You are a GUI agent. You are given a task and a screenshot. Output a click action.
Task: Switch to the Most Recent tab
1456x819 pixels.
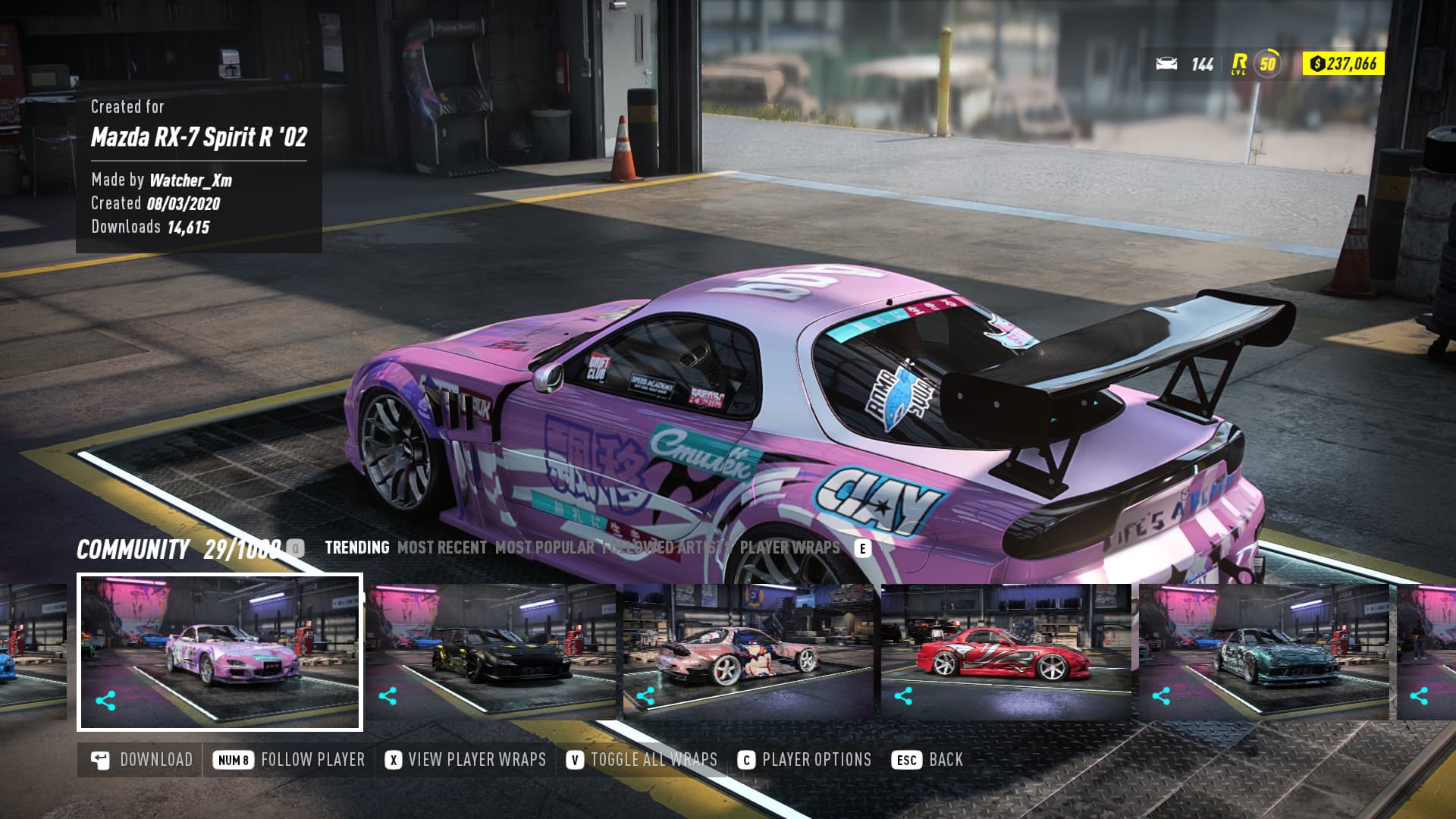coord(442,548)
